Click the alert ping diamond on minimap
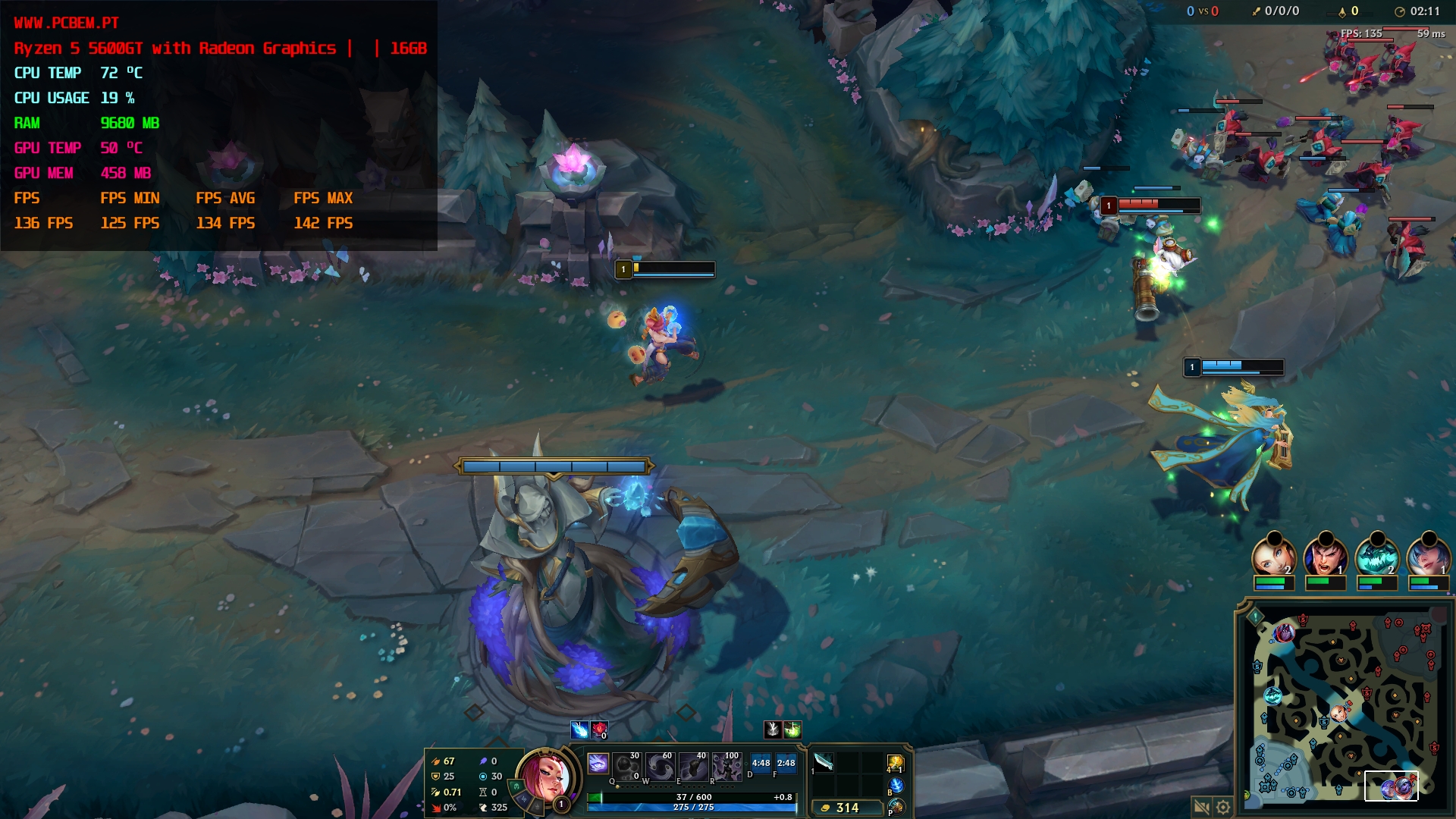This screenshot has height=819, width=1456. 1255,617
